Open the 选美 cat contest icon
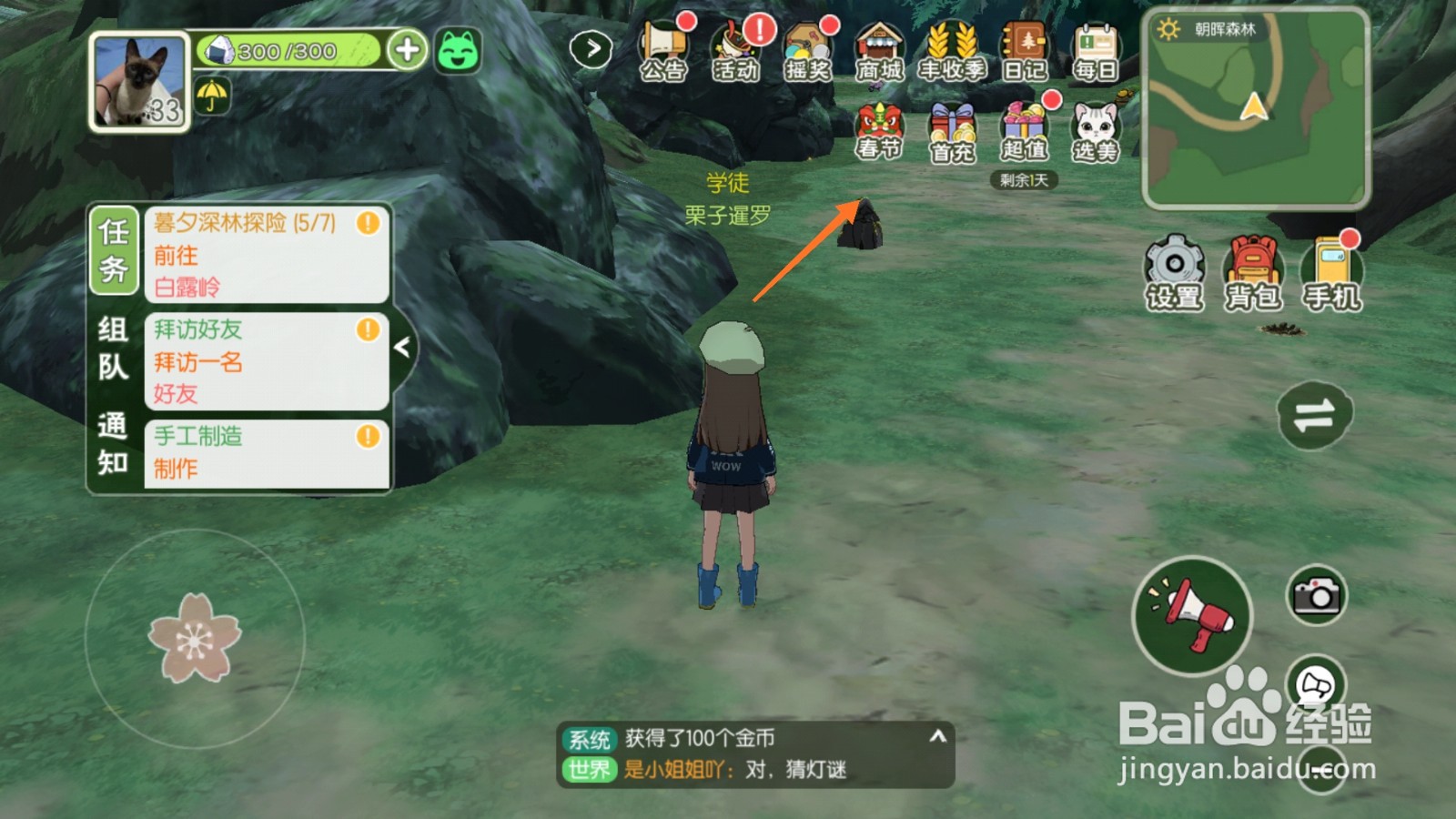This screenshot has width=1456, height=819. coord(1096,132)
